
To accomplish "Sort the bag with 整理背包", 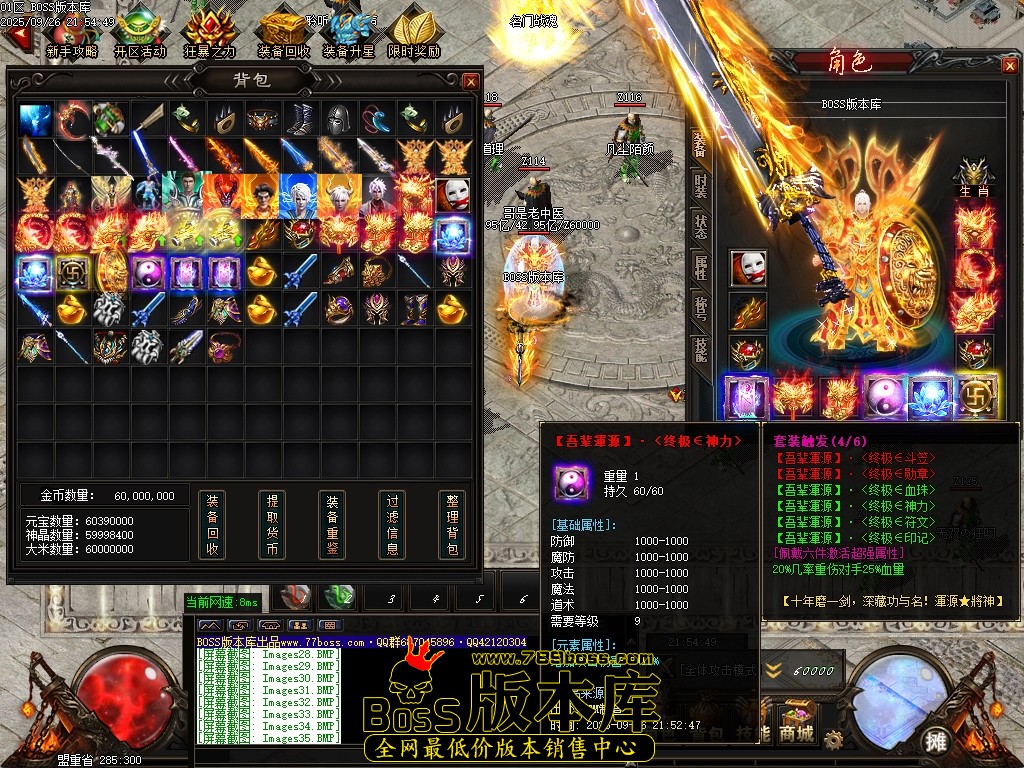I will (x=452, y=524).
